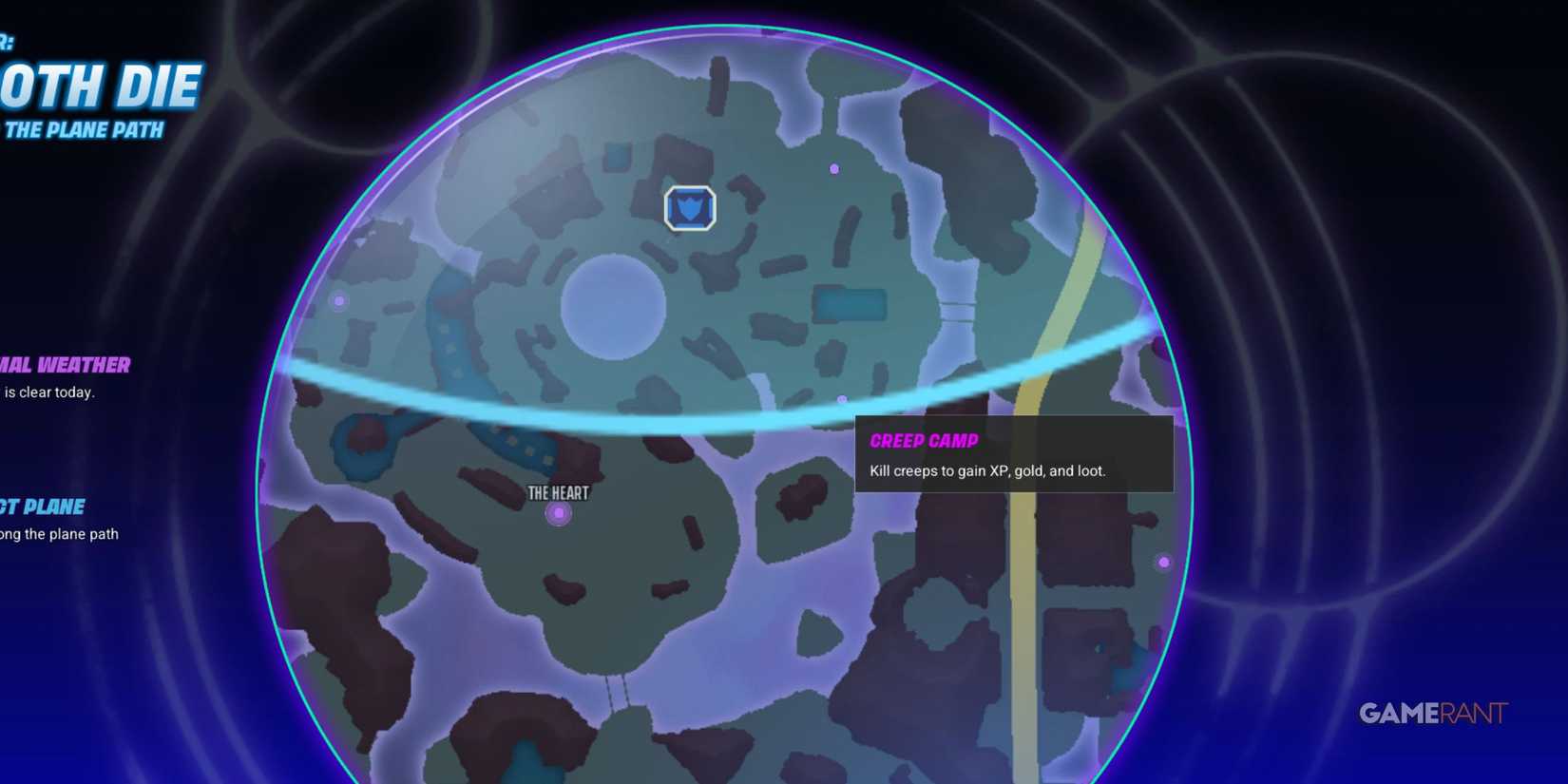Select the blue shield base marker
This screenshot has width=1568, height=784.
(x=690, y=208)
